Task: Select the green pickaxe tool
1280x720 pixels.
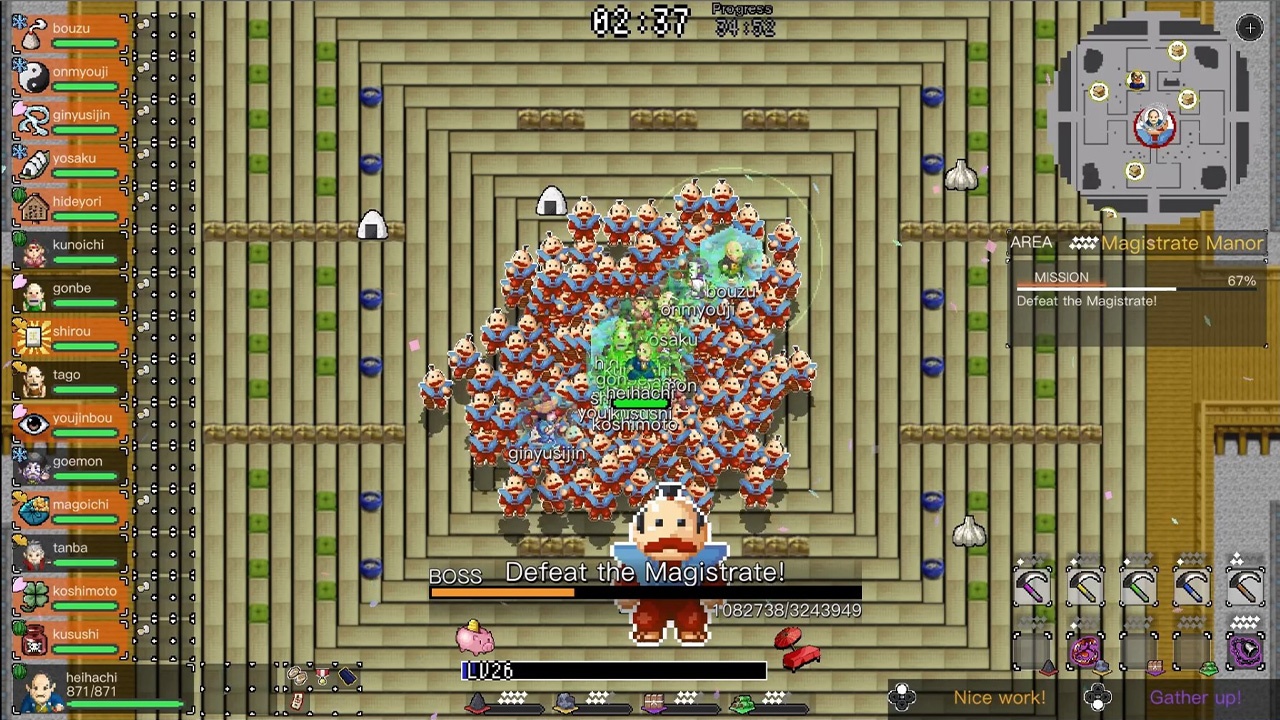Action: point(1139,586)
